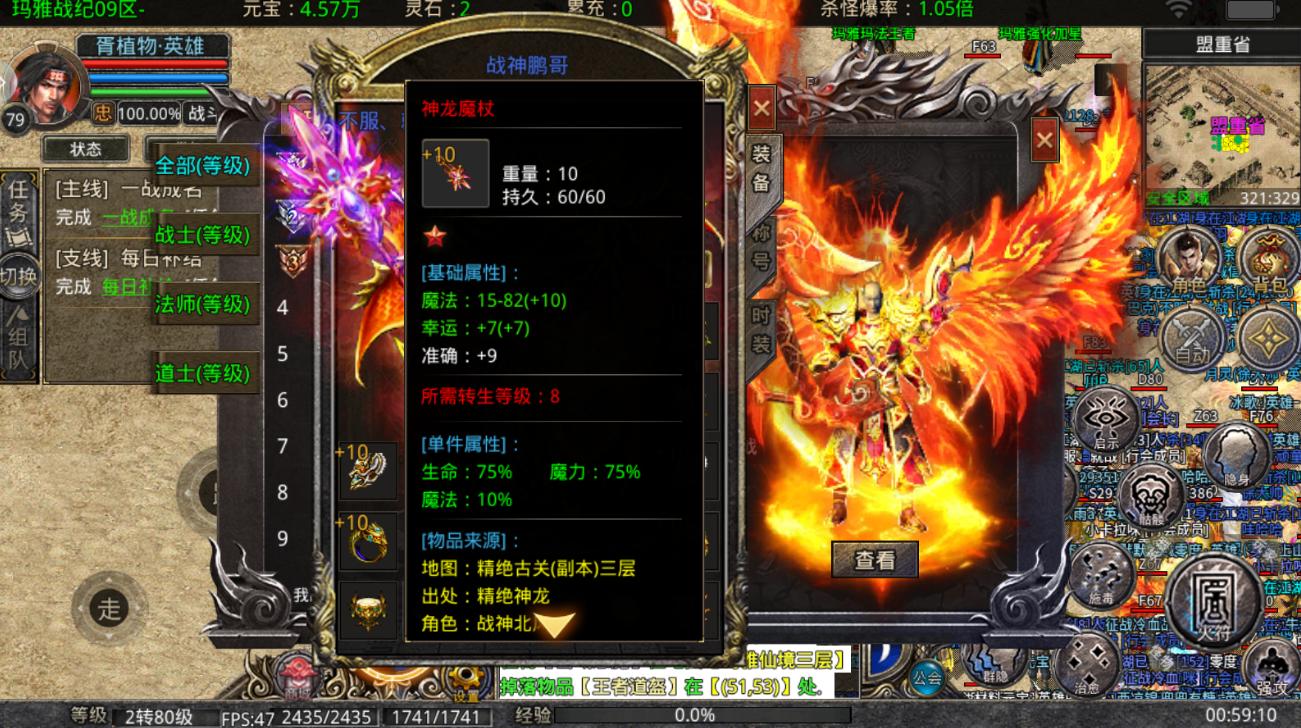Open the blue 公会 guild icon
The height and width of the screenshot is (728, 1301).
click(x=926, y=676)
